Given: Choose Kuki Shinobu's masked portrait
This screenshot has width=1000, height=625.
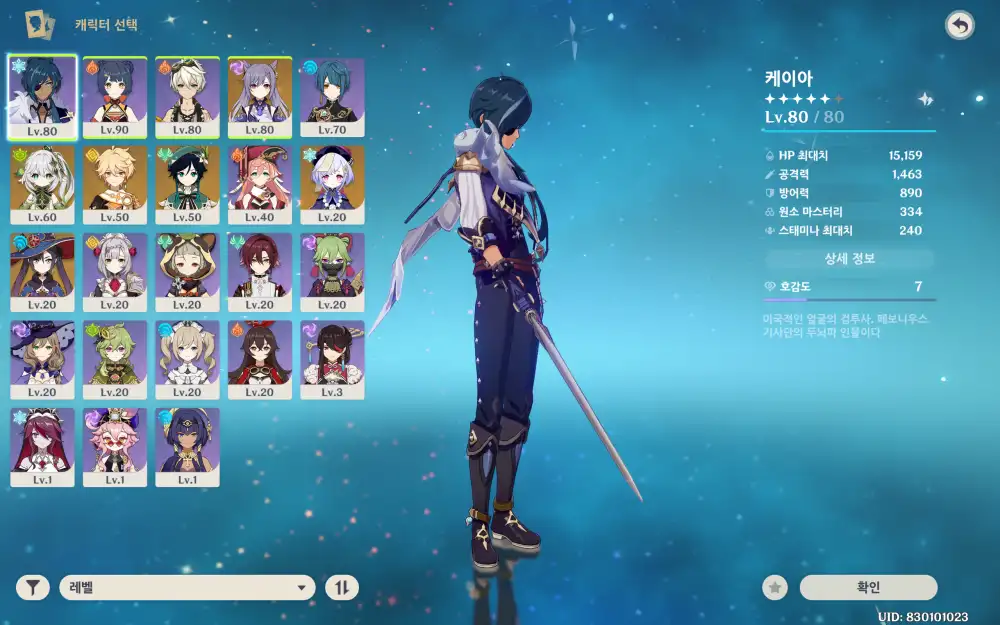Looking at the screenshot, I should pos(332,271).
